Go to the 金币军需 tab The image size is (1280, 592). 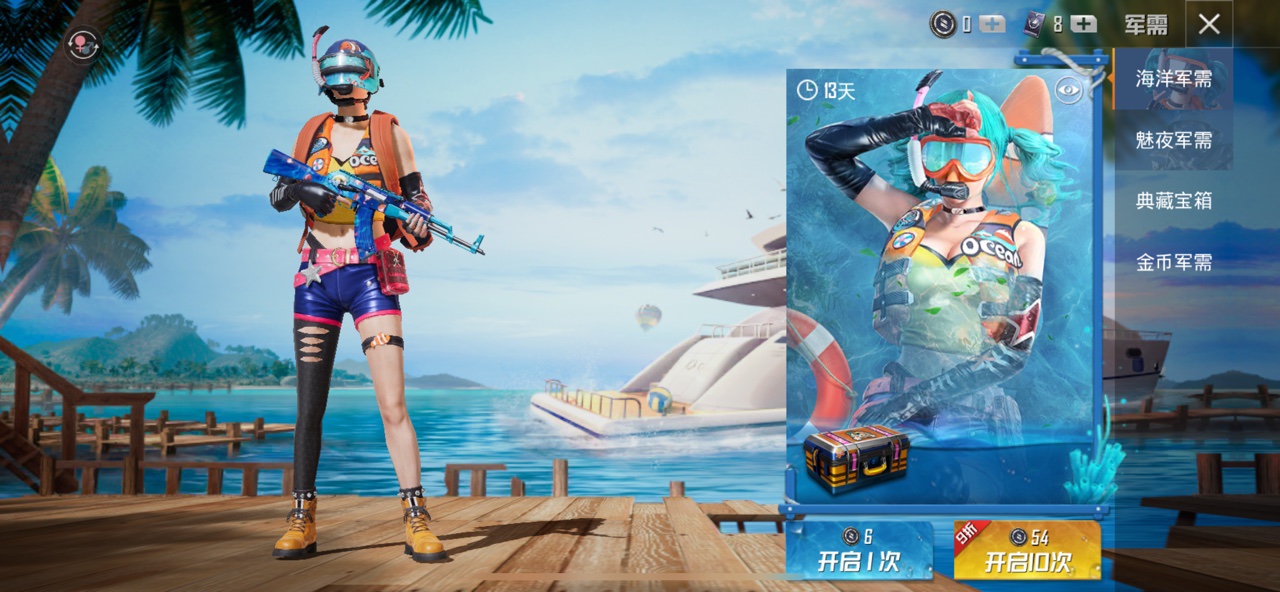(1173, 263)
